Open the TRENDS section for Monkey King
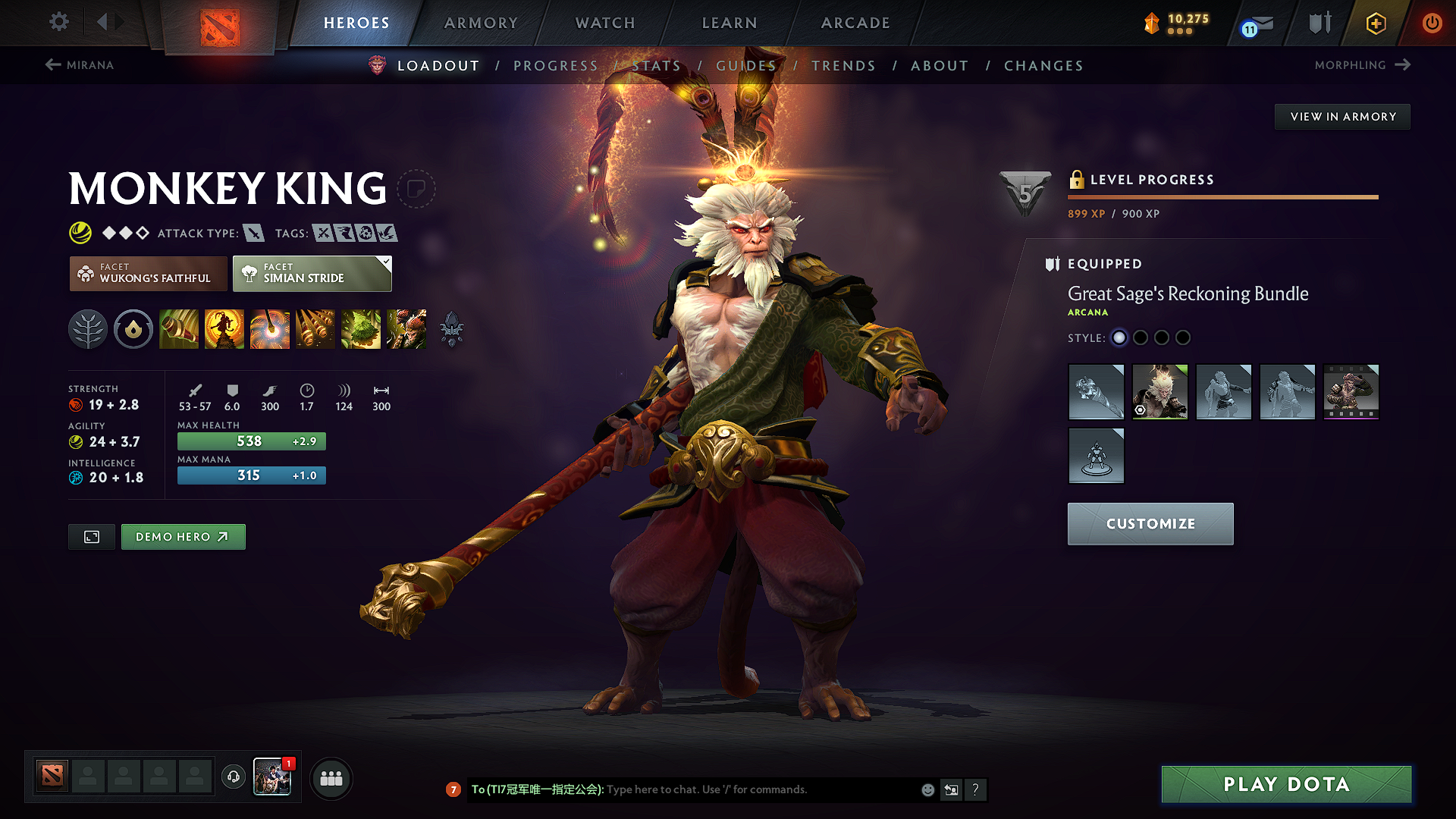 point(843,65)
